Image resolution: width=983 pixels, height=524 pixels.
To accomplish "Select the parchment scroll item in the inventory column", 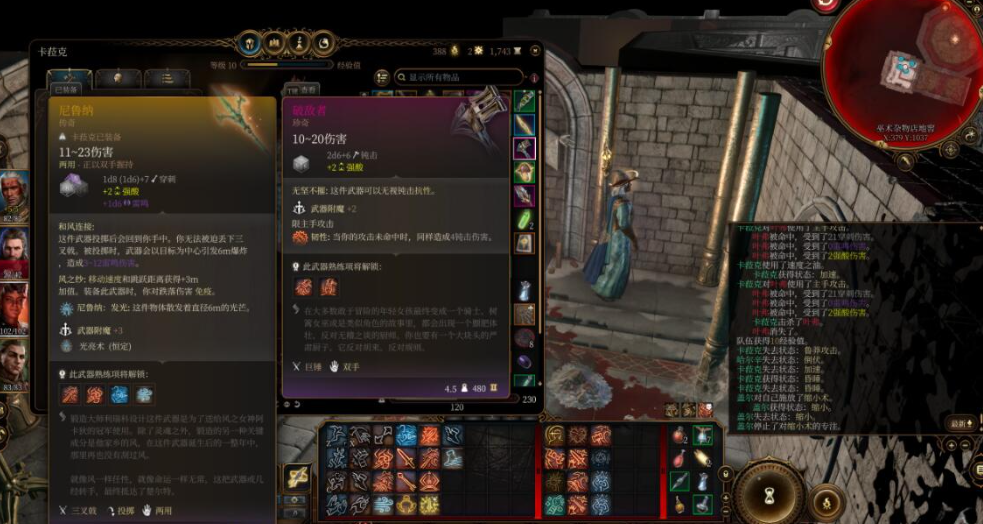I will pos(524,242).
